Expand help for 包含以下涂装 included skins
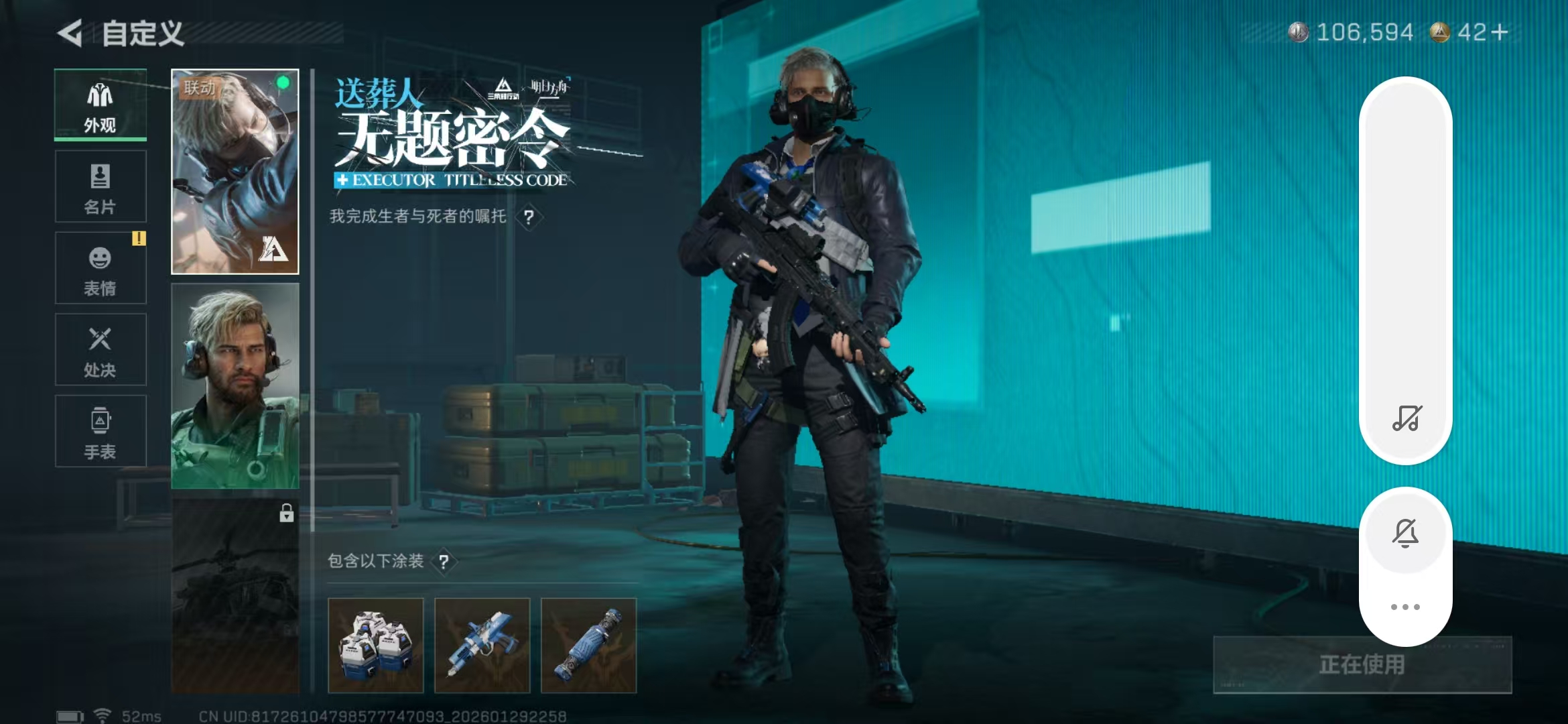Screen dimensions: 1568x724 point(445,563)
